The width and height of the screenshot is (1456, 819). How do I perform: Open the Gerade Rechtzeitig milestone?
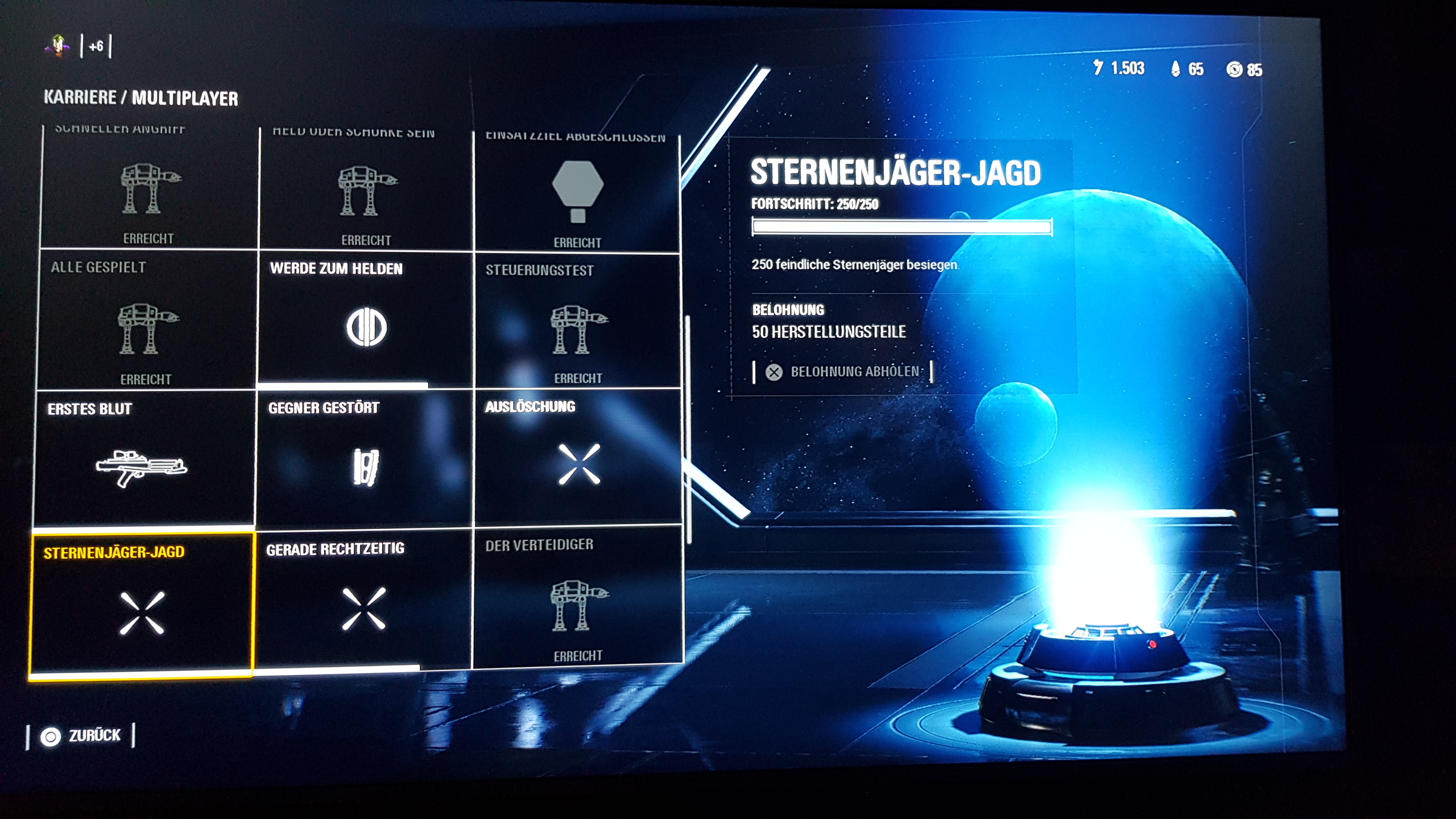click(x=363, y=599)
